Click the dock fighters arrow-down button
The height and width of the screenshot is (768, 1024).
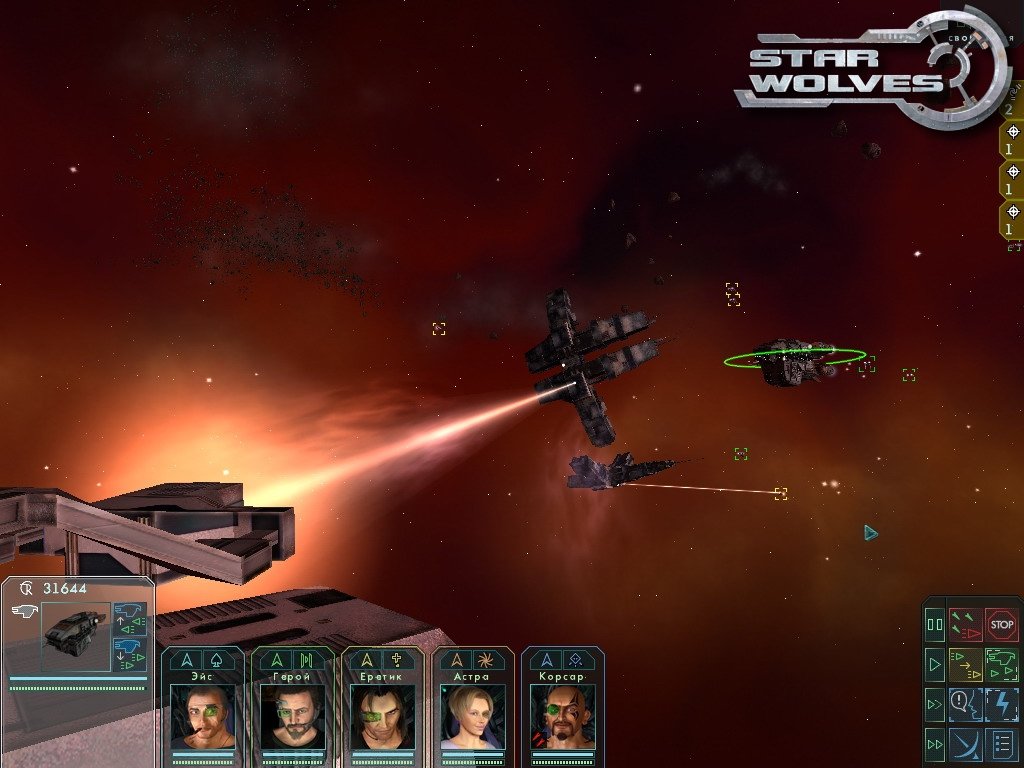click(130, 656)
